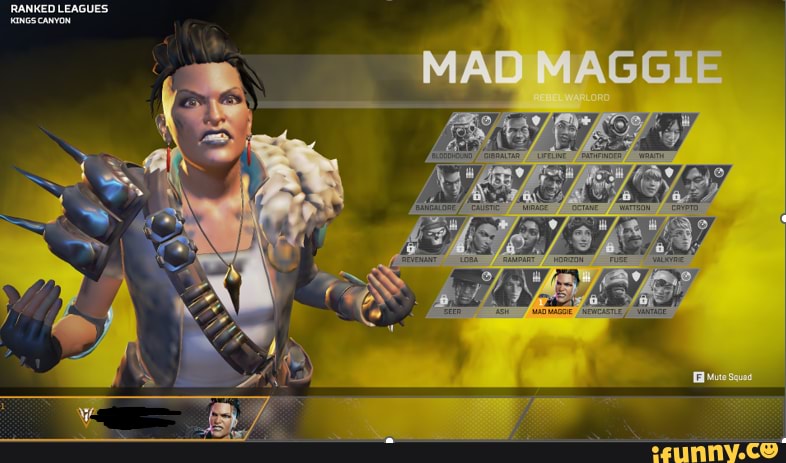Image resolution: width=786 pixels, height=463 pixels.
Task: Pick the Newcastle legend tile
Action: point(615,292)
